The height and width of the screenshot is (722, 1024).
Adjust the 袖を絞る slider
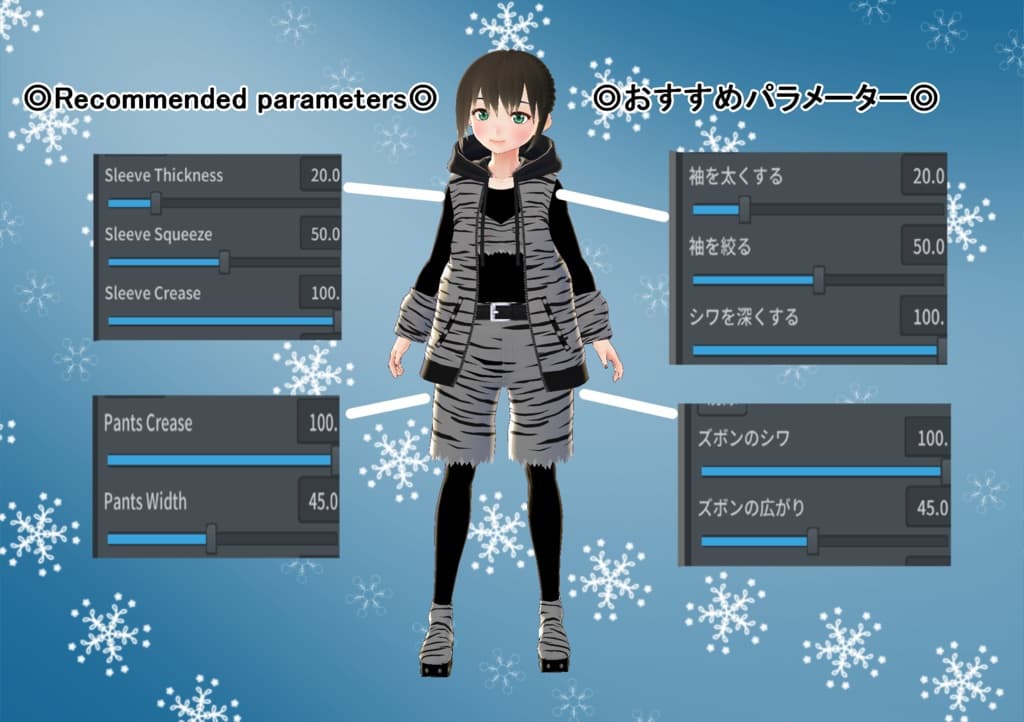coord(819,280)
